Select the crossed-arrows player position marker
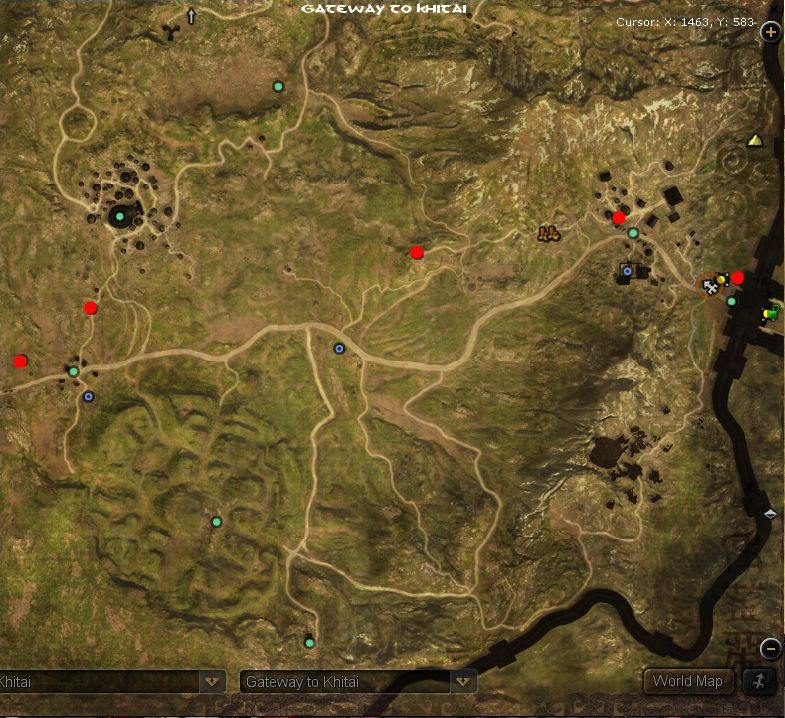Image resolution: width=785 pixels, height=718 pixels. point(710,287)
